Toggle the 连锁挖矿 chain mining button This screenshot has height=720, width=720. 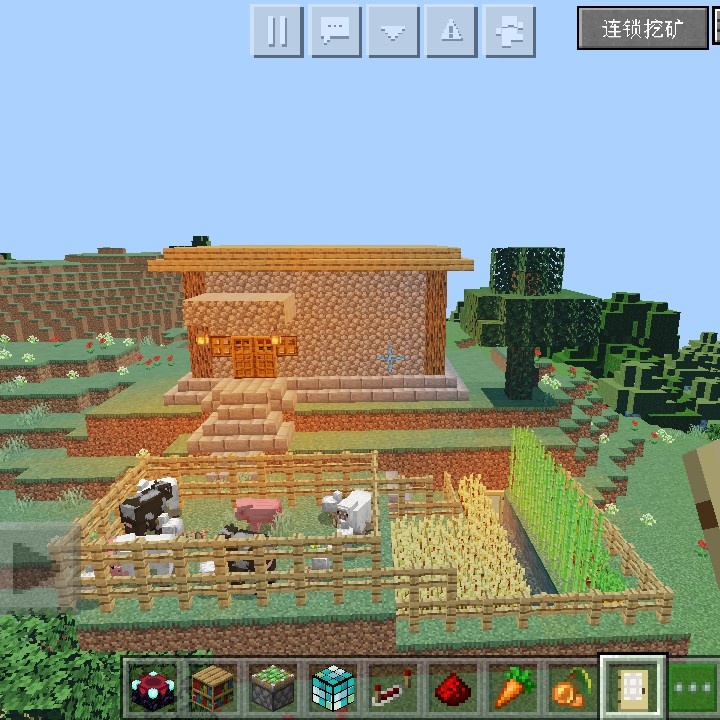pos(642,28)
